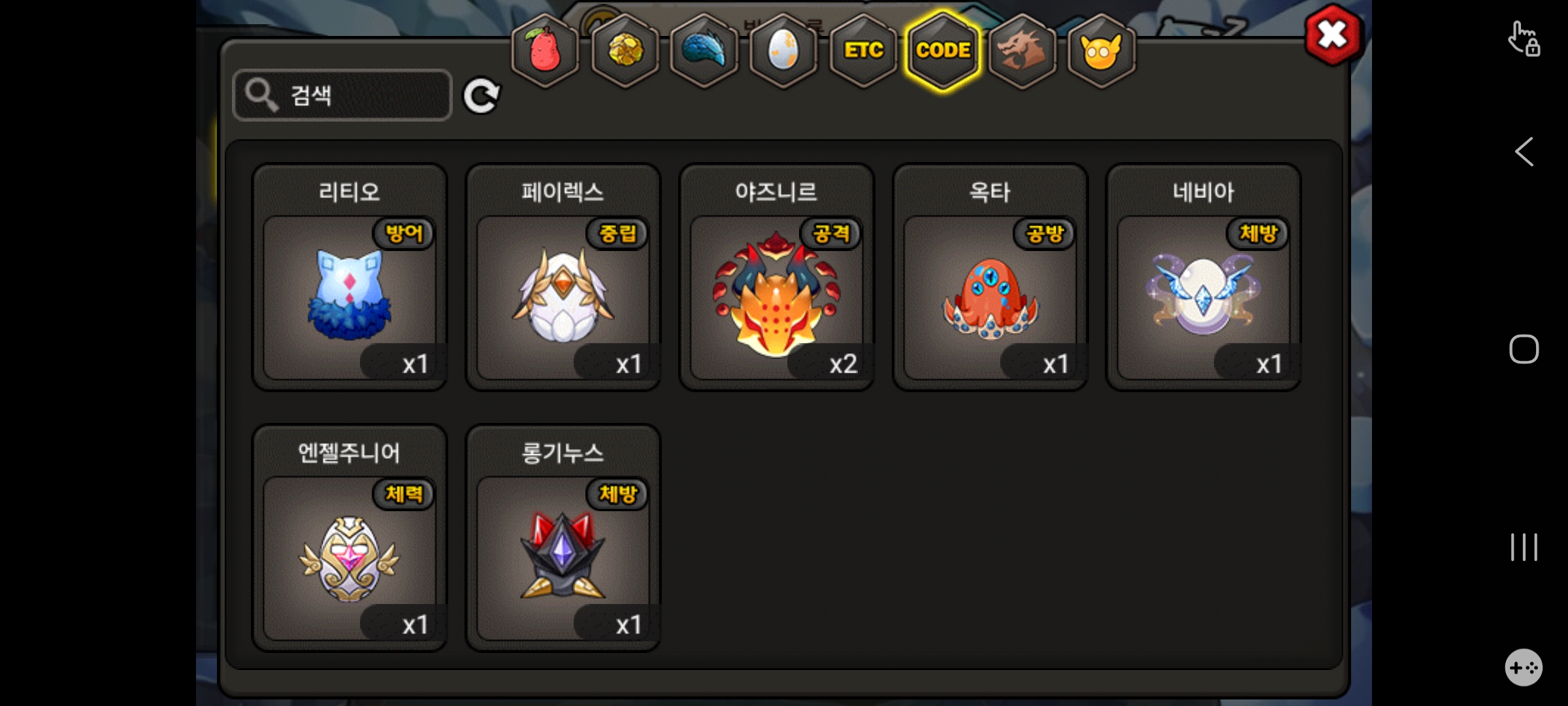Select the CODE tab

(x=943, y=50)
